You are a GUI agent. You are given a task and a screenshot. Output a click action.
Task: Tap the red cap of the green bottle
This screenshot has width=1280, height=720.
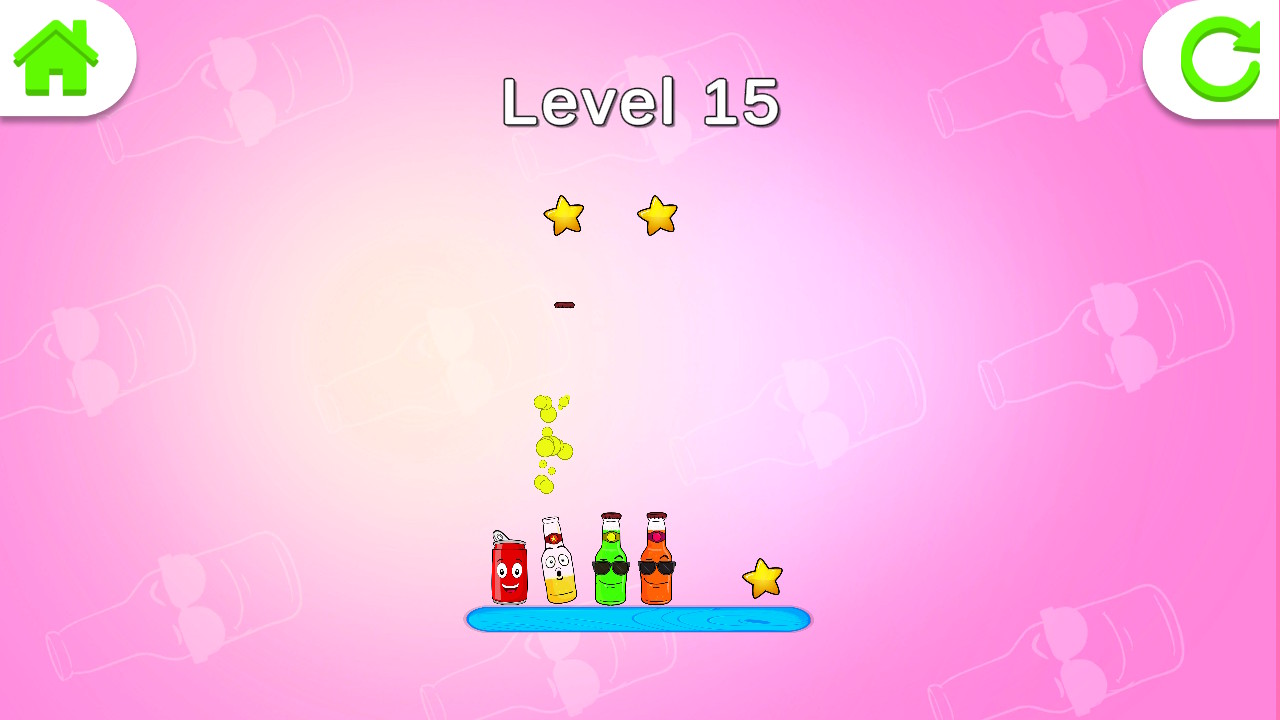609,513
